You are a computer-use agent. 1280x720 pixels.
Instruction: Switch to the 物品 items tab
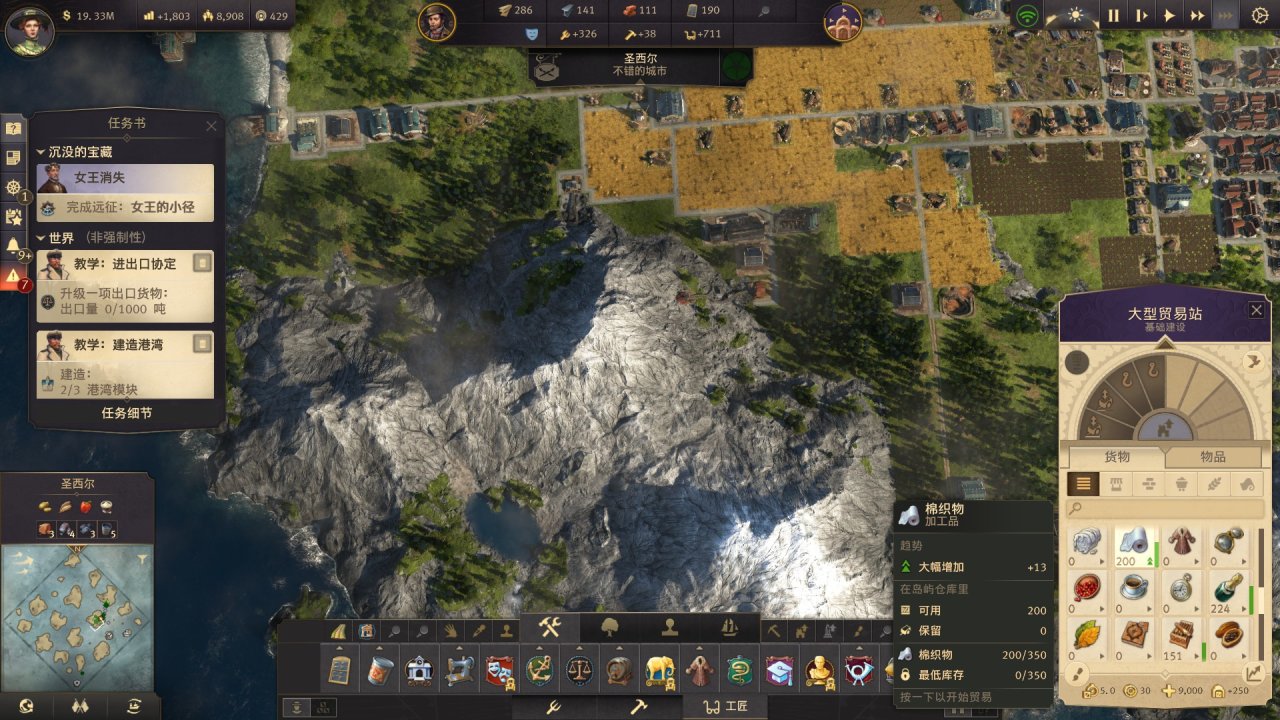pyautogui.click(x=1212, y=457)
